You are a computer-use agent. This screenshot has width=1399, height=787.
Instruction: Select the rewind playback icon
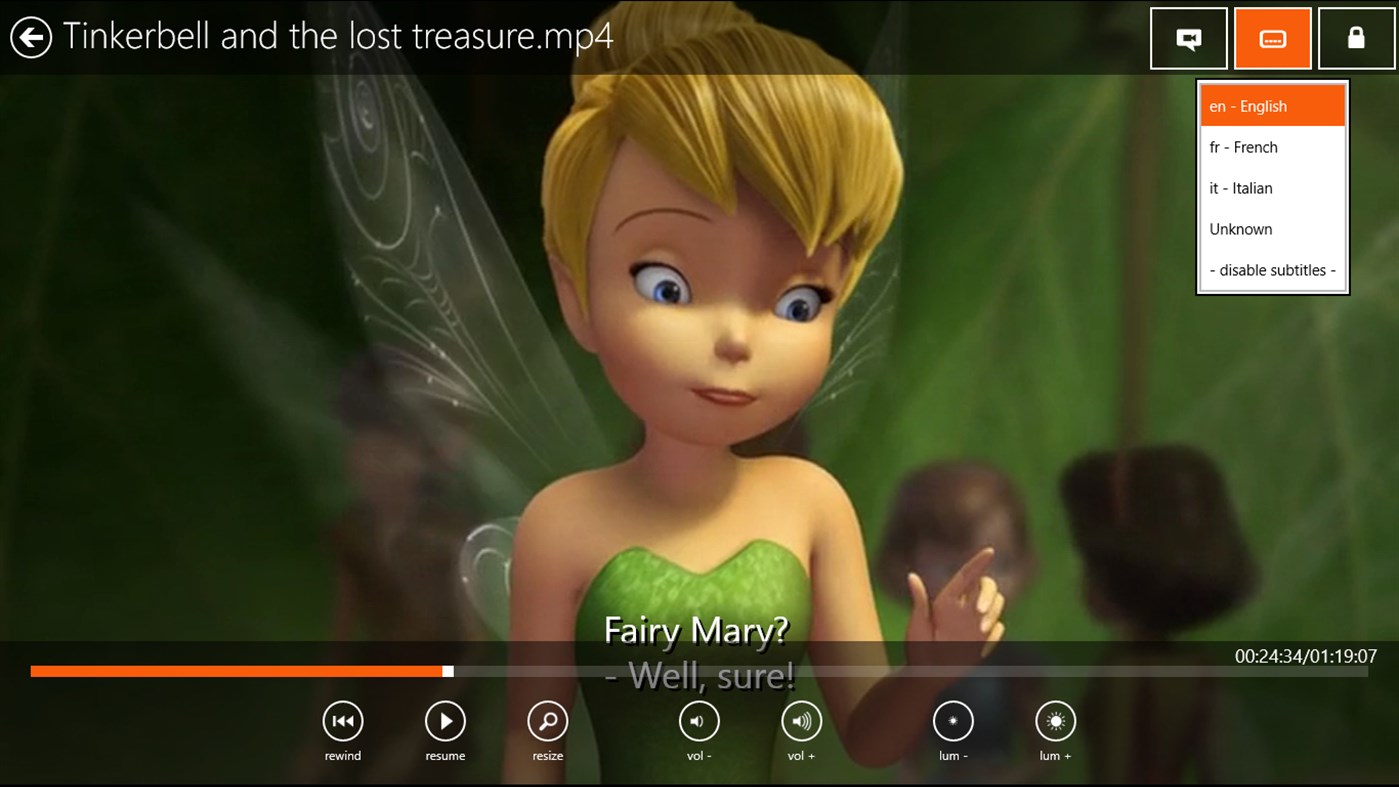pyautogui.click(x=343, y=720)
